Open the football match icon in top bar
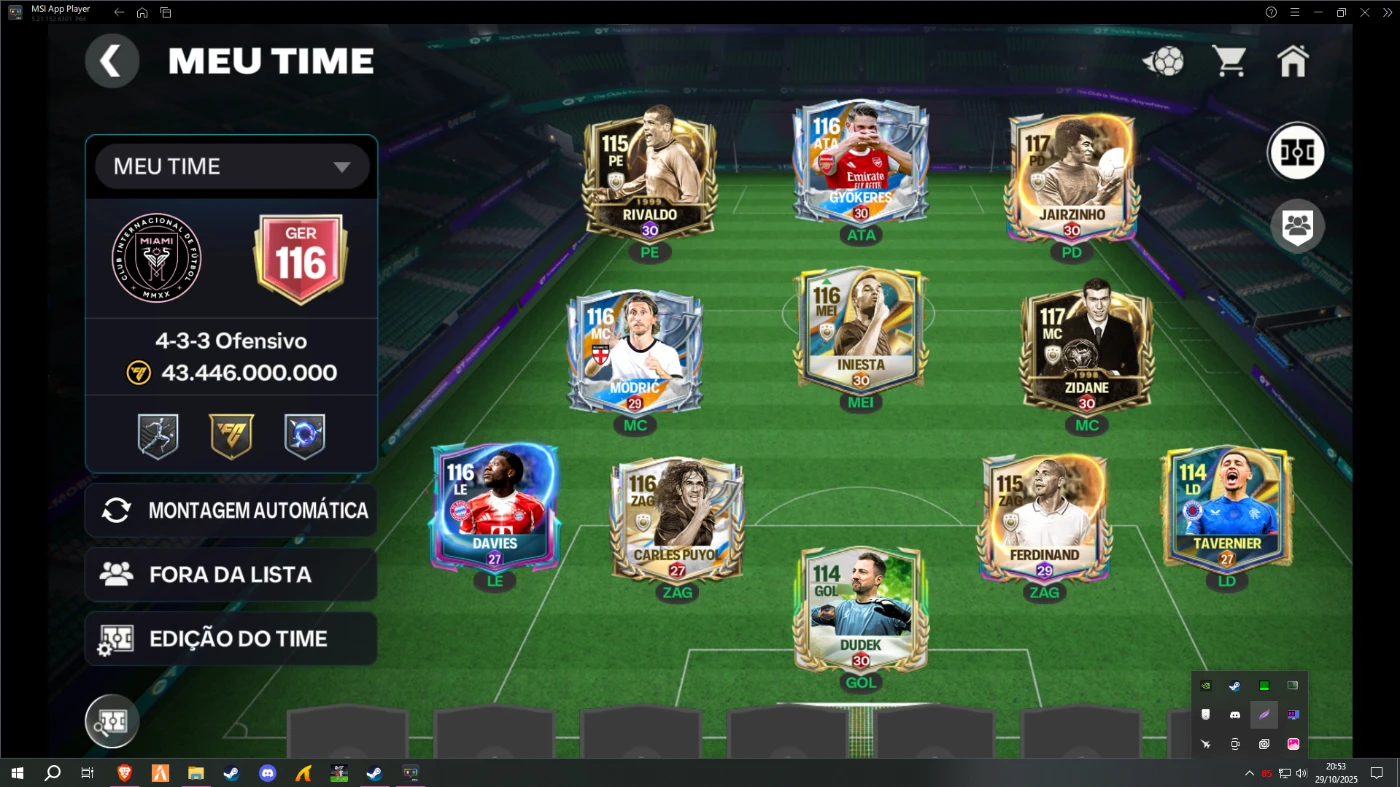Image resolution: width=1400 pixels, height=787 pixels. click(x=1162, y=60)
